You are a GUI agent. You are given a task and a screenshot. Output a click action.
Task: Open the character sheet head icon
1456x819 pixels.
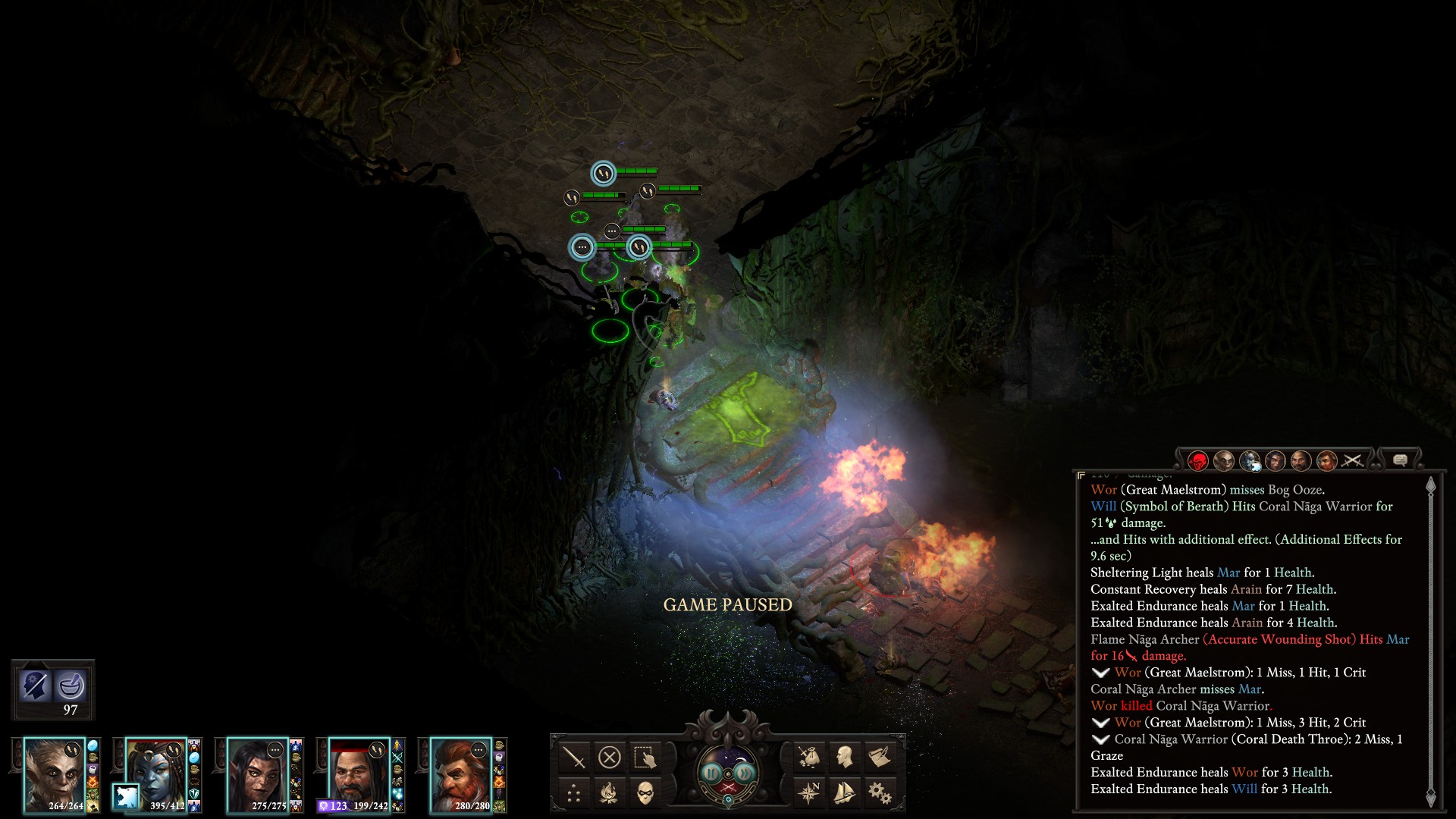click(844, 757)
